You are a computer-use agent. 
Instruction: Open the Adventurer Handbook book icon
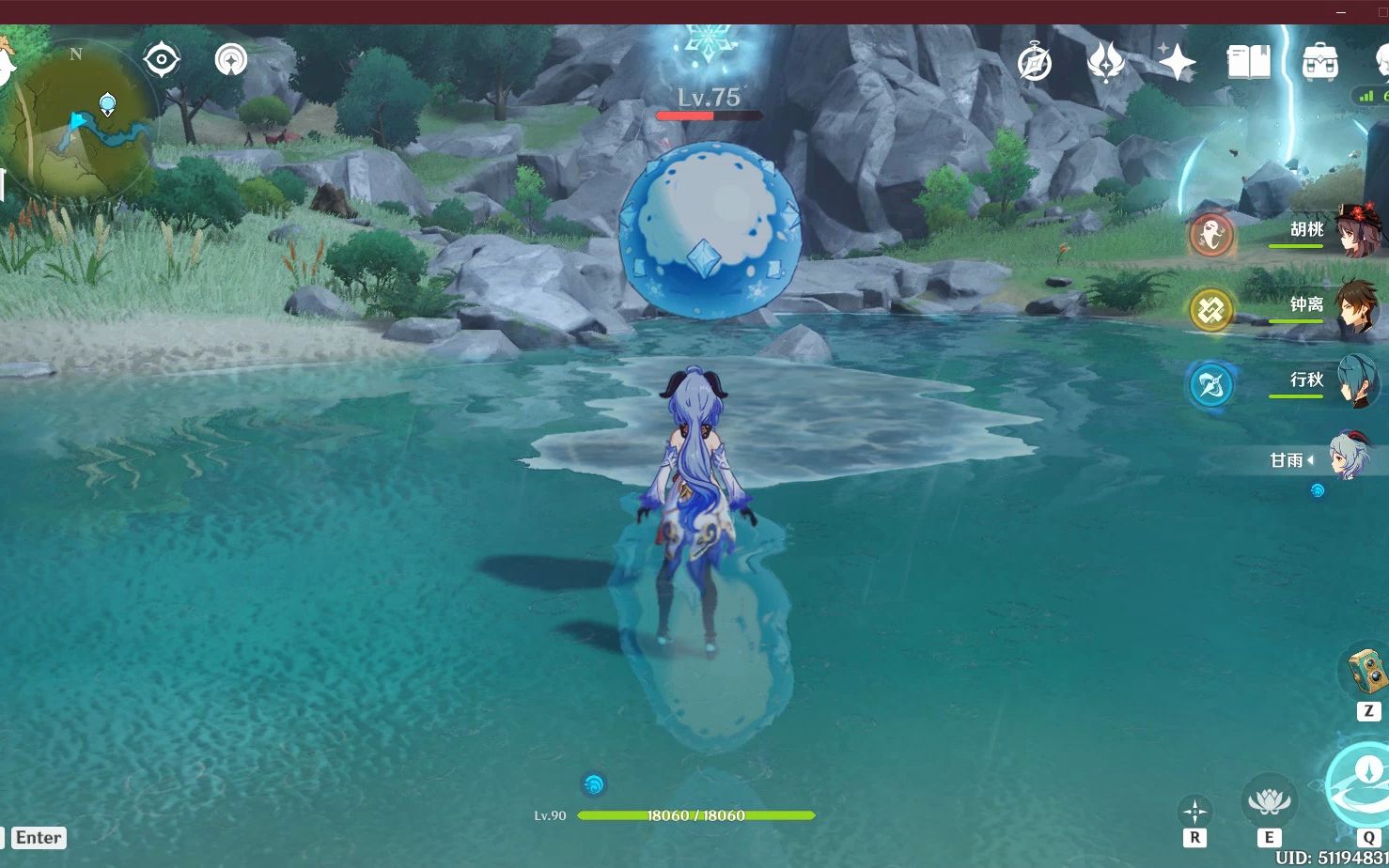coord(1249,63)
